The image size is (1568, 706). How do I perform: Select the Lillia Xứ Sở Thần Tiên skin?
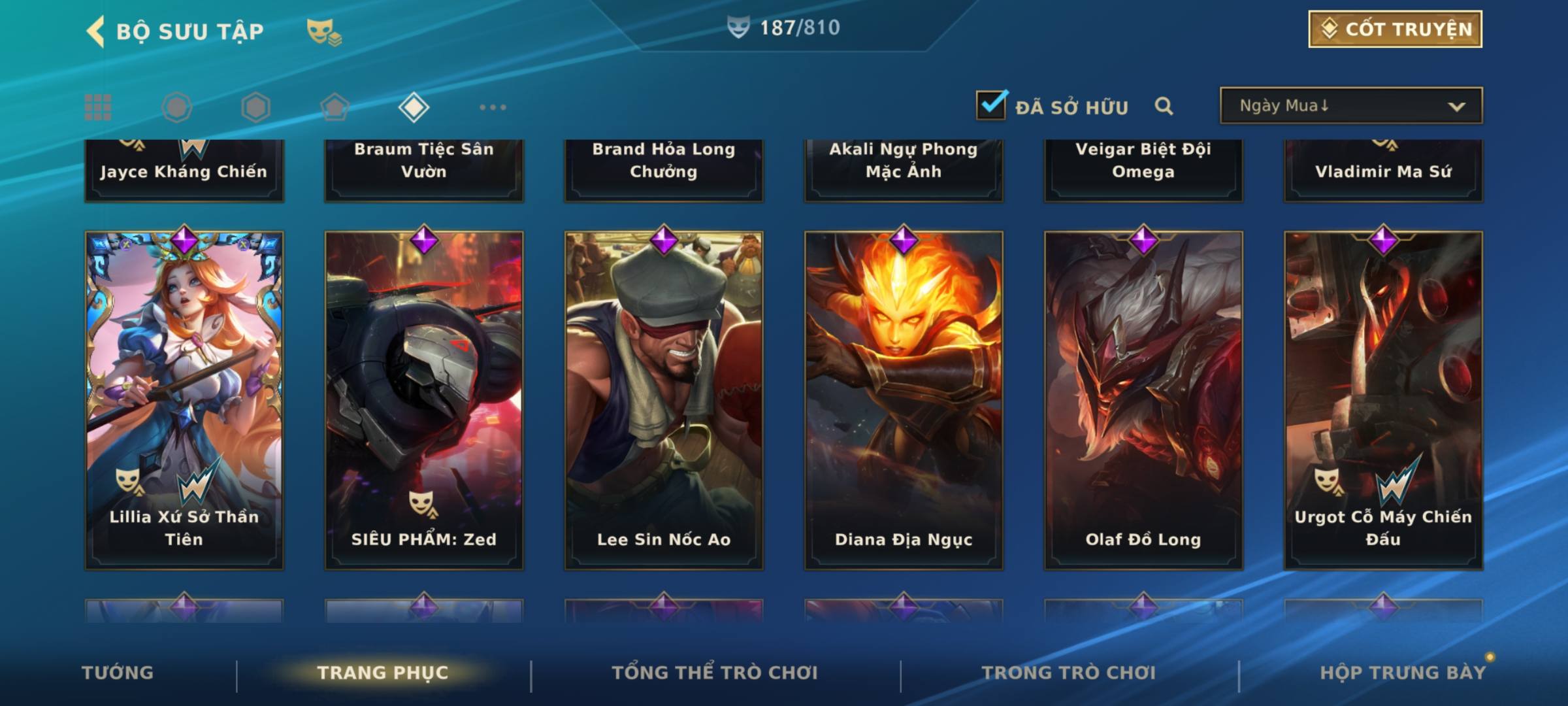(x=184, y=400)
